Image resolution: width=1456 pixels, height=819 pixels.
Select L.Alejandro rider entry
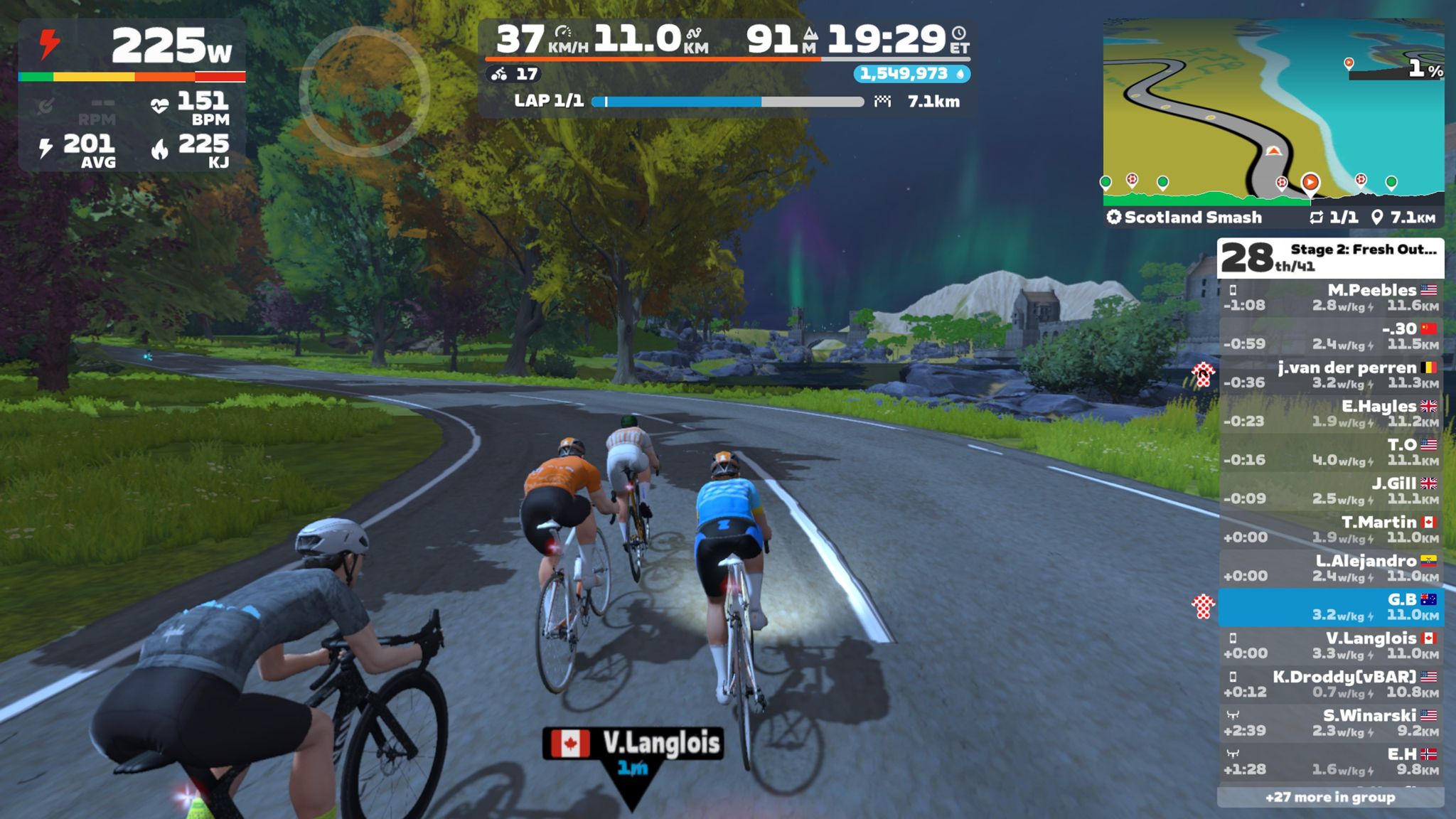click(1331, 569)
